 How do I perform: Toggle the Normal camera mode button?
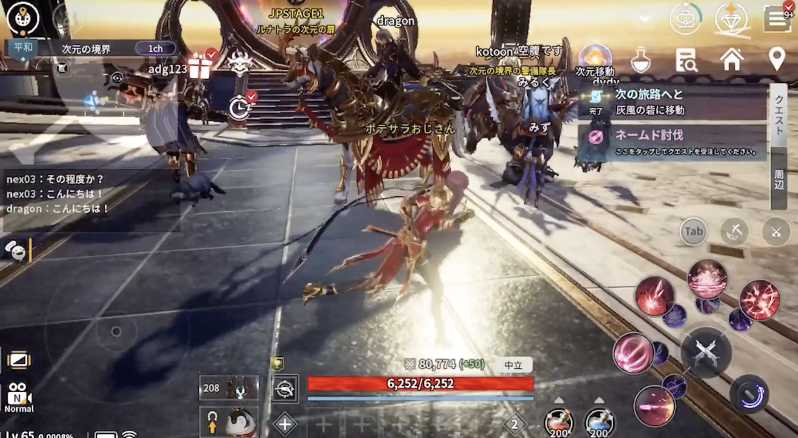pyautogui.click(x=18, y=398)
